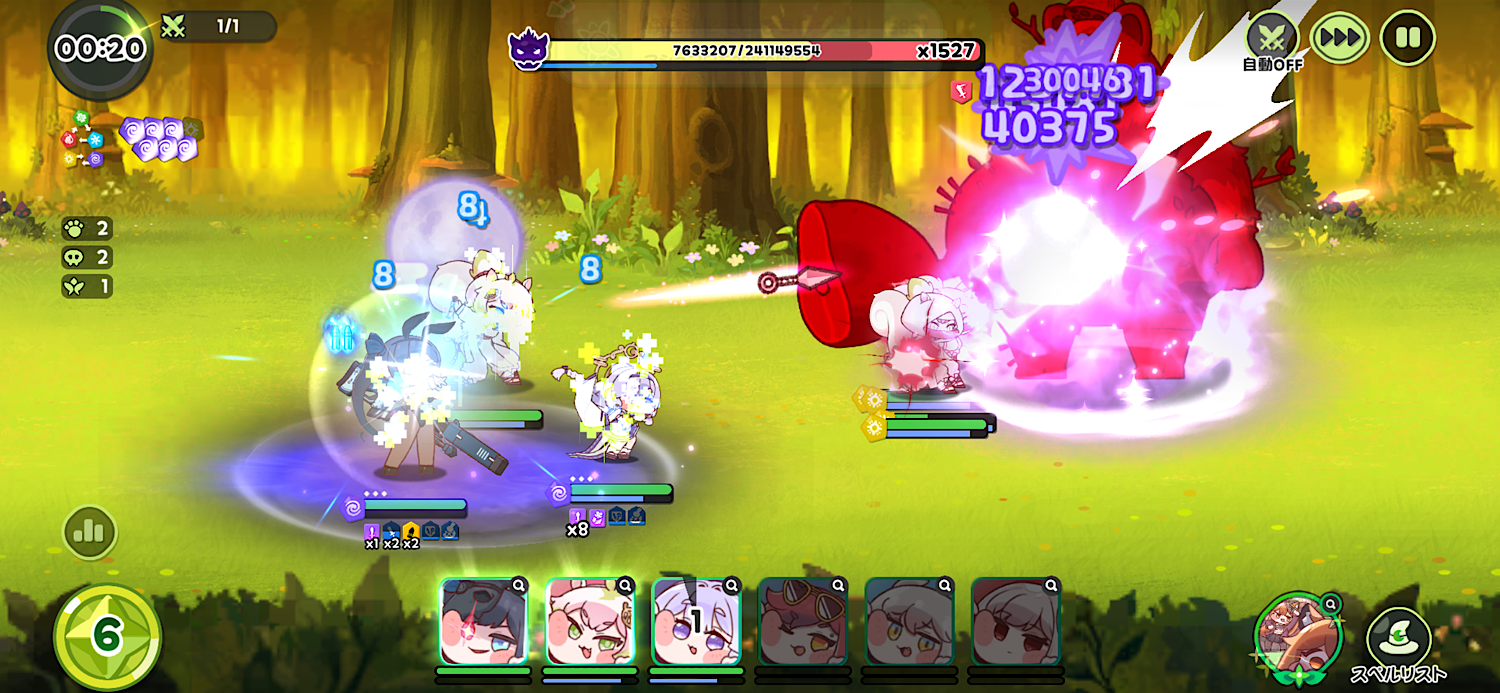Select the black-haired character portrait card

coord(484,622)
